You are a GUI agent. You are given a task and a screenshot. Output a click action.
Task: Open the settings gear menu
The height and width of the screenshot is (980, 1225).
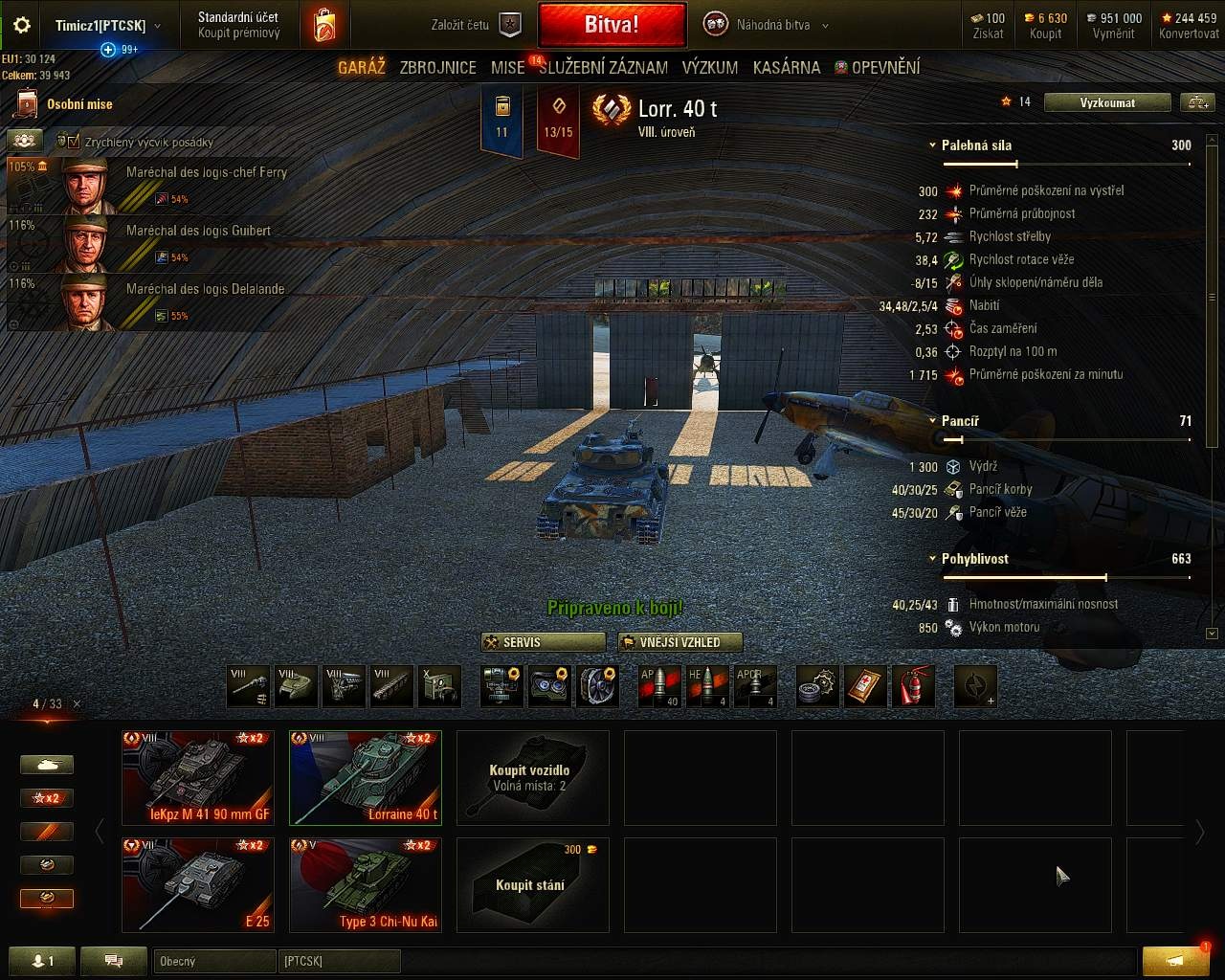tap(21, 26)
